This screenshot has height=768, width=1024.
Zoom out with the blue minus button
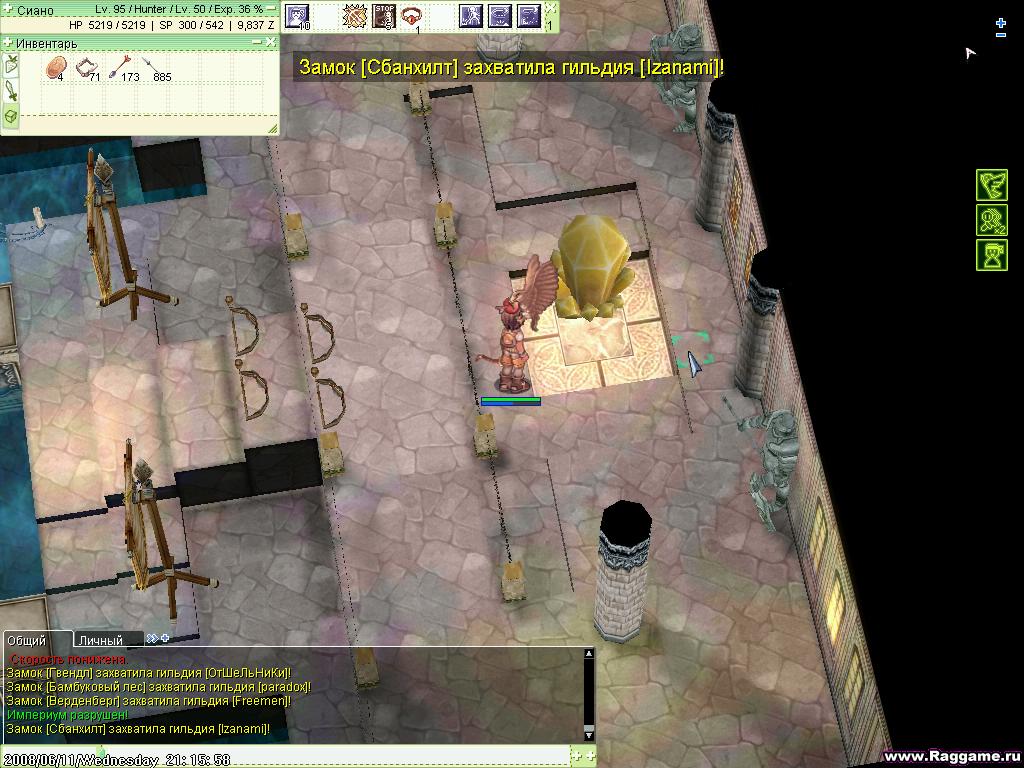[x=1001, y=35]
